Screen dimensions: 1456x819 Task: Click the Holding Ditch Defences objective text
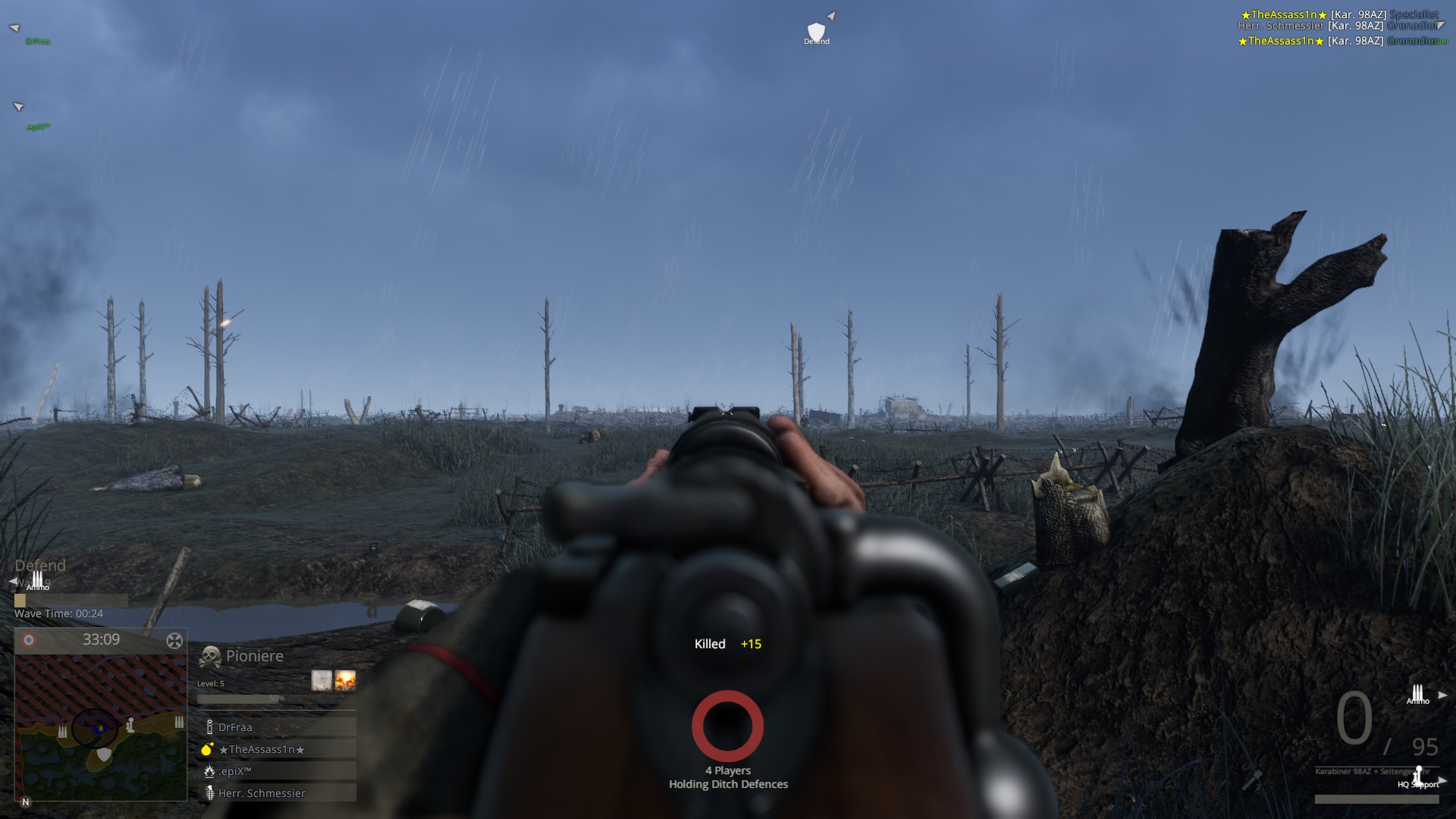pyautogui.click(x=727, y=784)
